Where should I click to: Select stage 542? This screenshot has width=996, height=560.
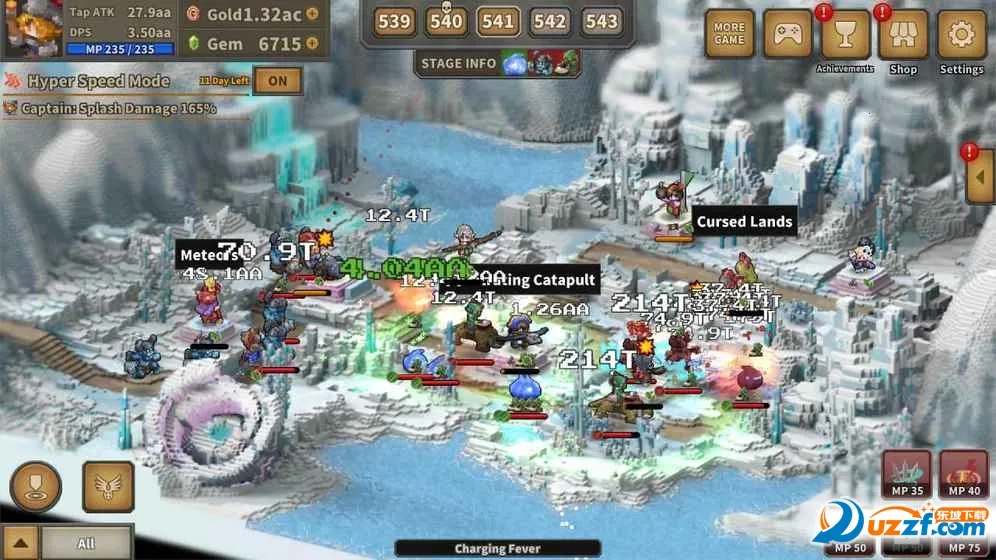pos(549,21)
